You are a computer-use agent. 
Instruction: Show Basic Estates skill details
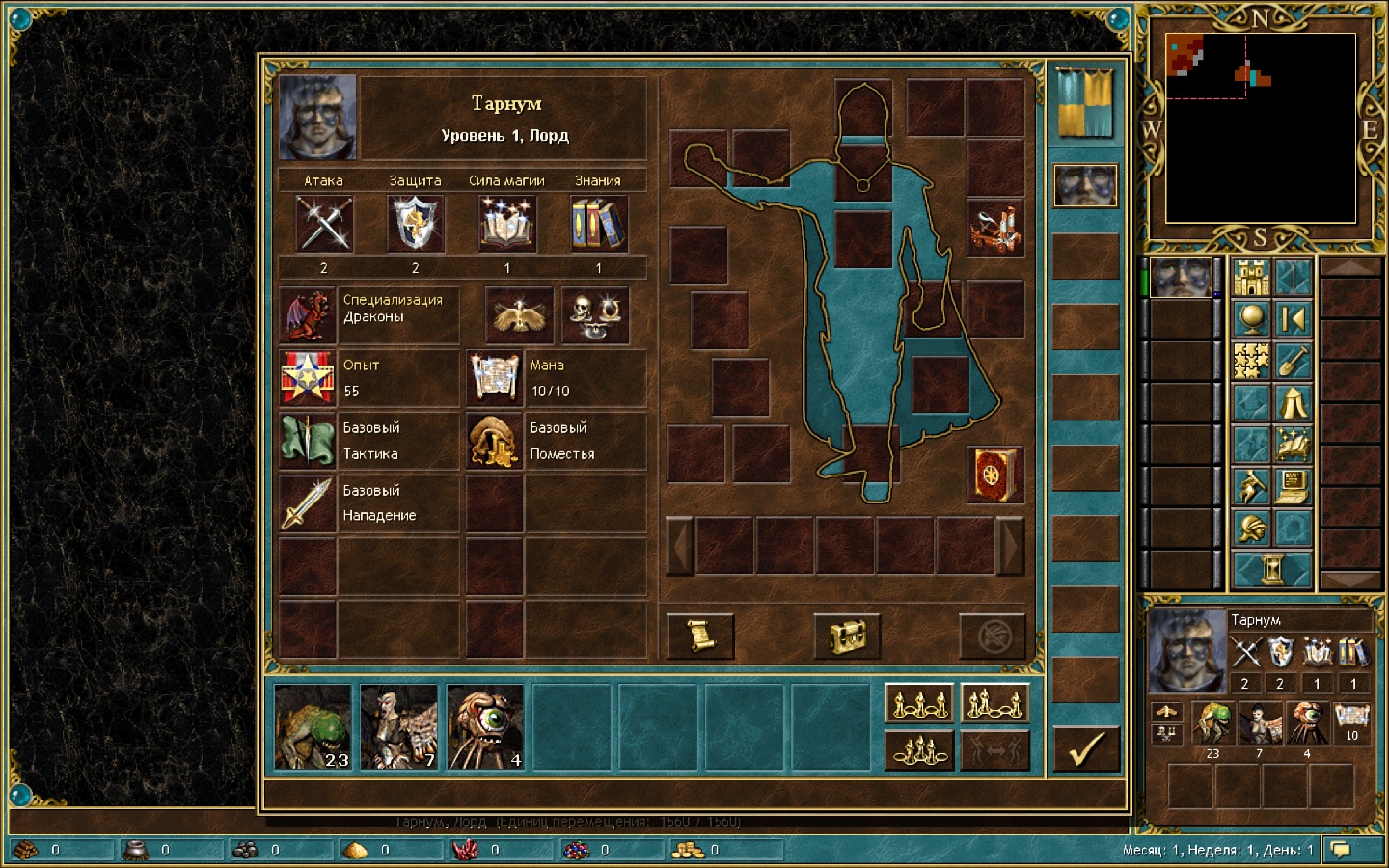point(495,441)
